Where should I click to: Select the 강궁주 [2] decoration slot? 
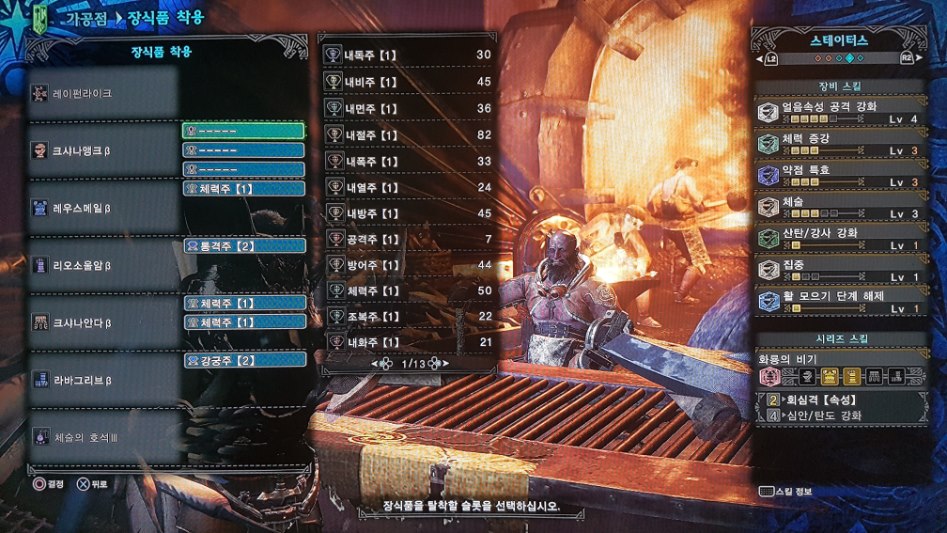pyautogui.click(x=244, y=359)
